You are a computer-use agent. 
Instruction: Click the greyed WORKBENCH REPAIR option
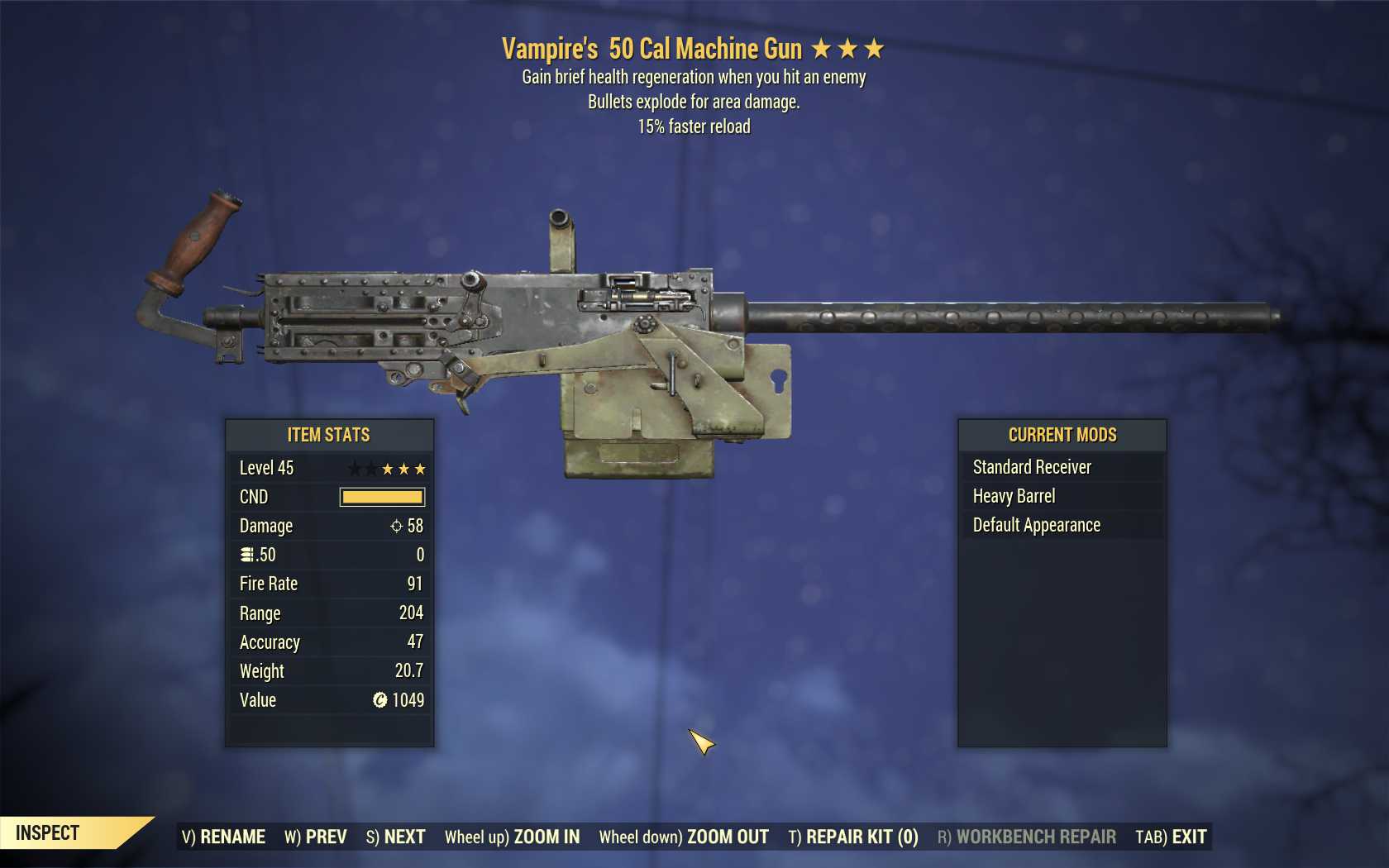[x=1026, y=837]
